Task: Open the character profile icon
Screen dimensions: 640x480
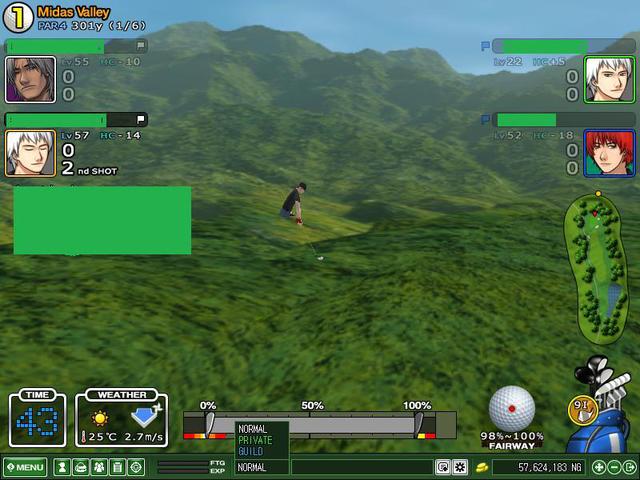Action: click(62, 467)
